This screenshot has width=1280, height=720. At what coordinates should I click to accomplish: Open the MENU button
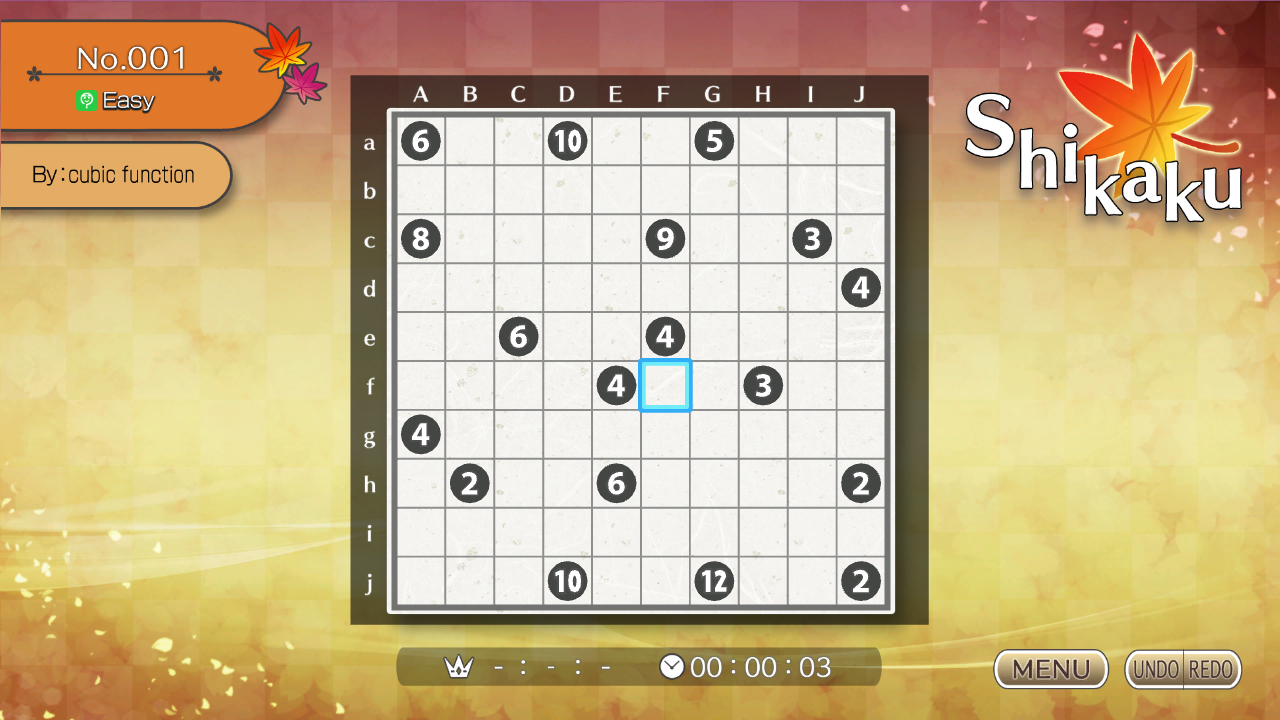click(1050, 669)
